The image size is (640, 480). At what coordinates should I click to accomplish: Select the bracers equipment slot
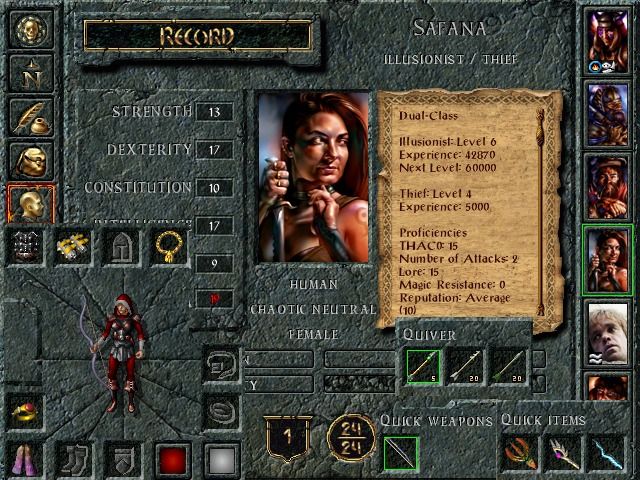tap(74, 245)
